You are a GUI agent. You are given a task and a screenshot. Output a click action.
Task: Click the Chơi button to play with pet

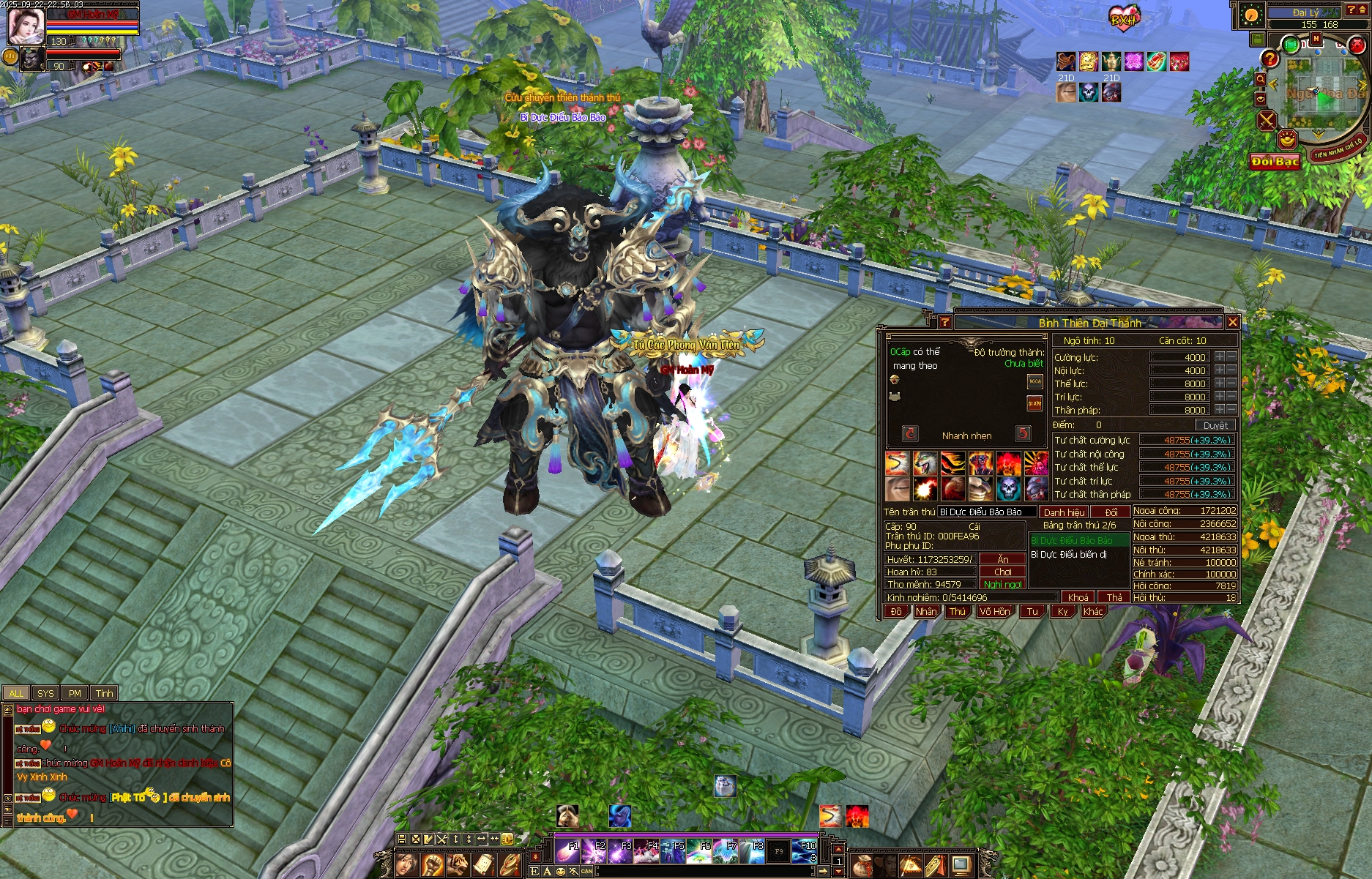(x=1002, y=572)
